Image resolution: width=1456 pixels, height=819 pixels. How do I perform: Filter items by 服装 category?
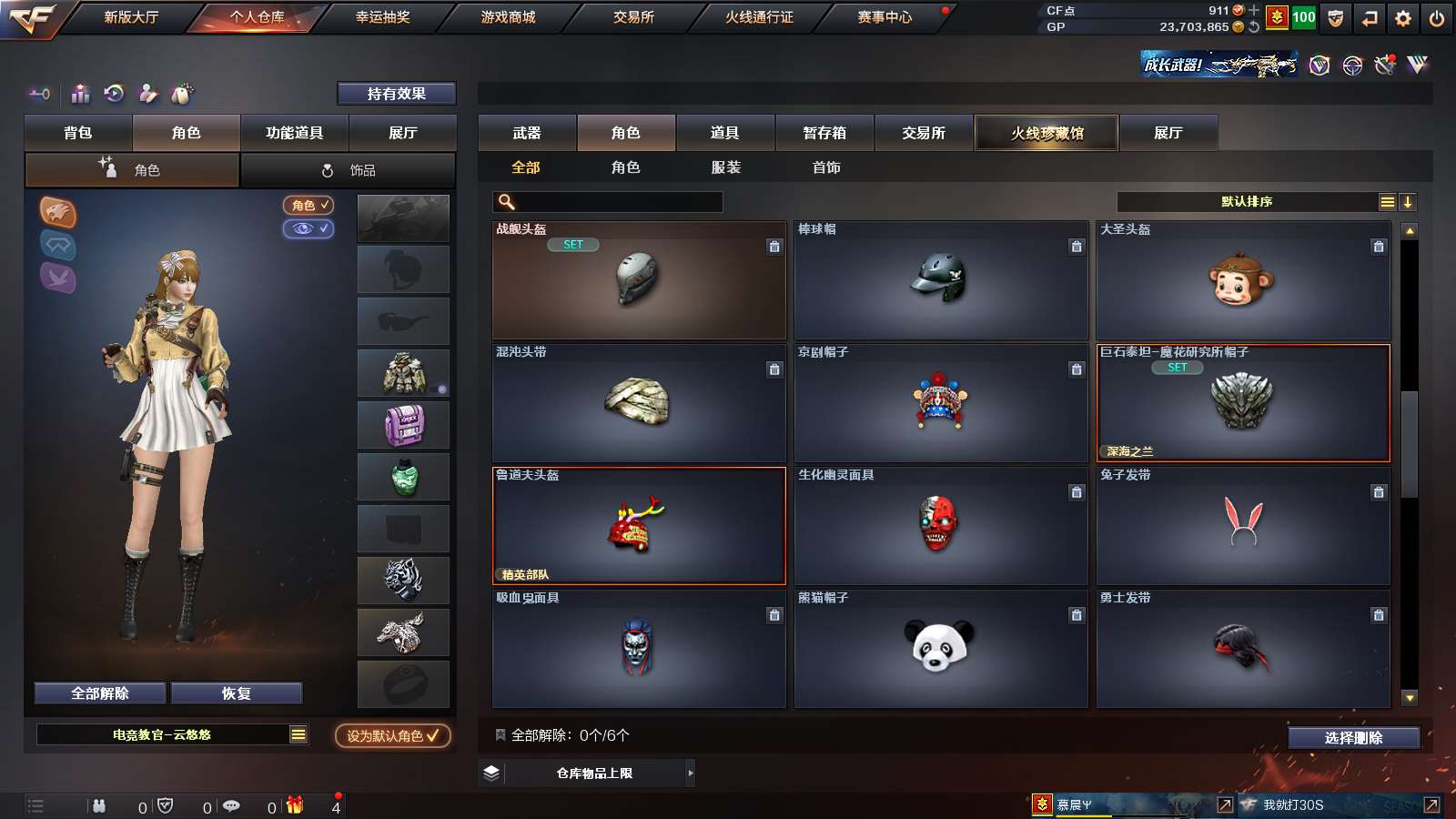726,167
